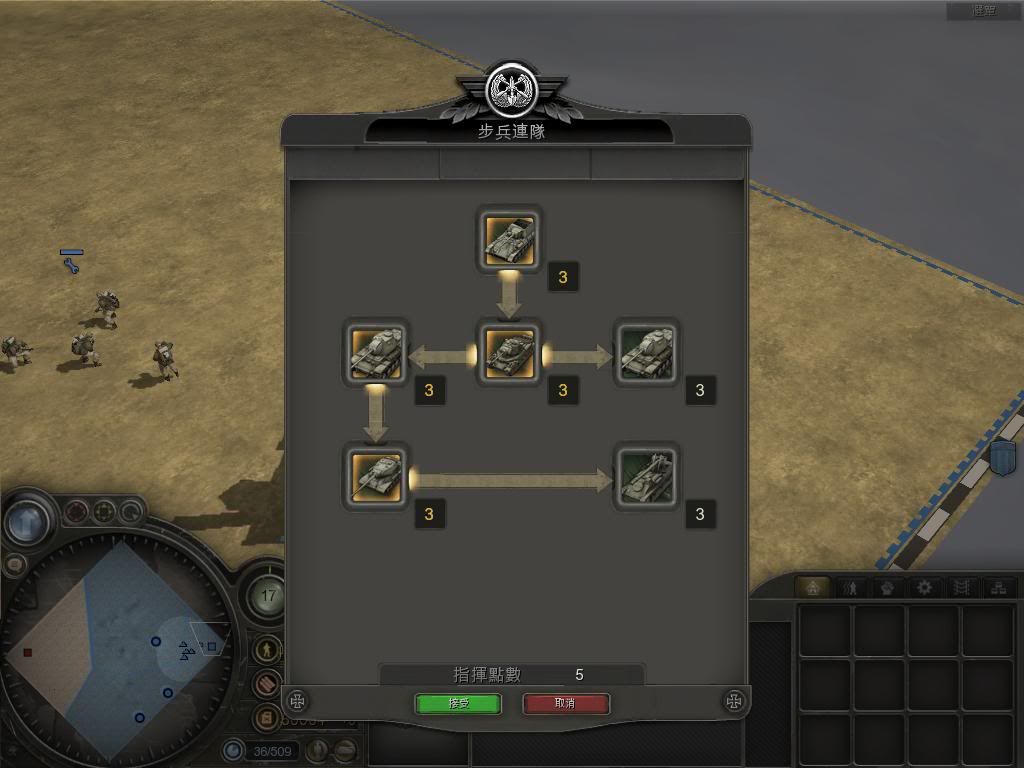
Task: Click the blue up-arrow button above minimap
Action: (x=27, y=521)
